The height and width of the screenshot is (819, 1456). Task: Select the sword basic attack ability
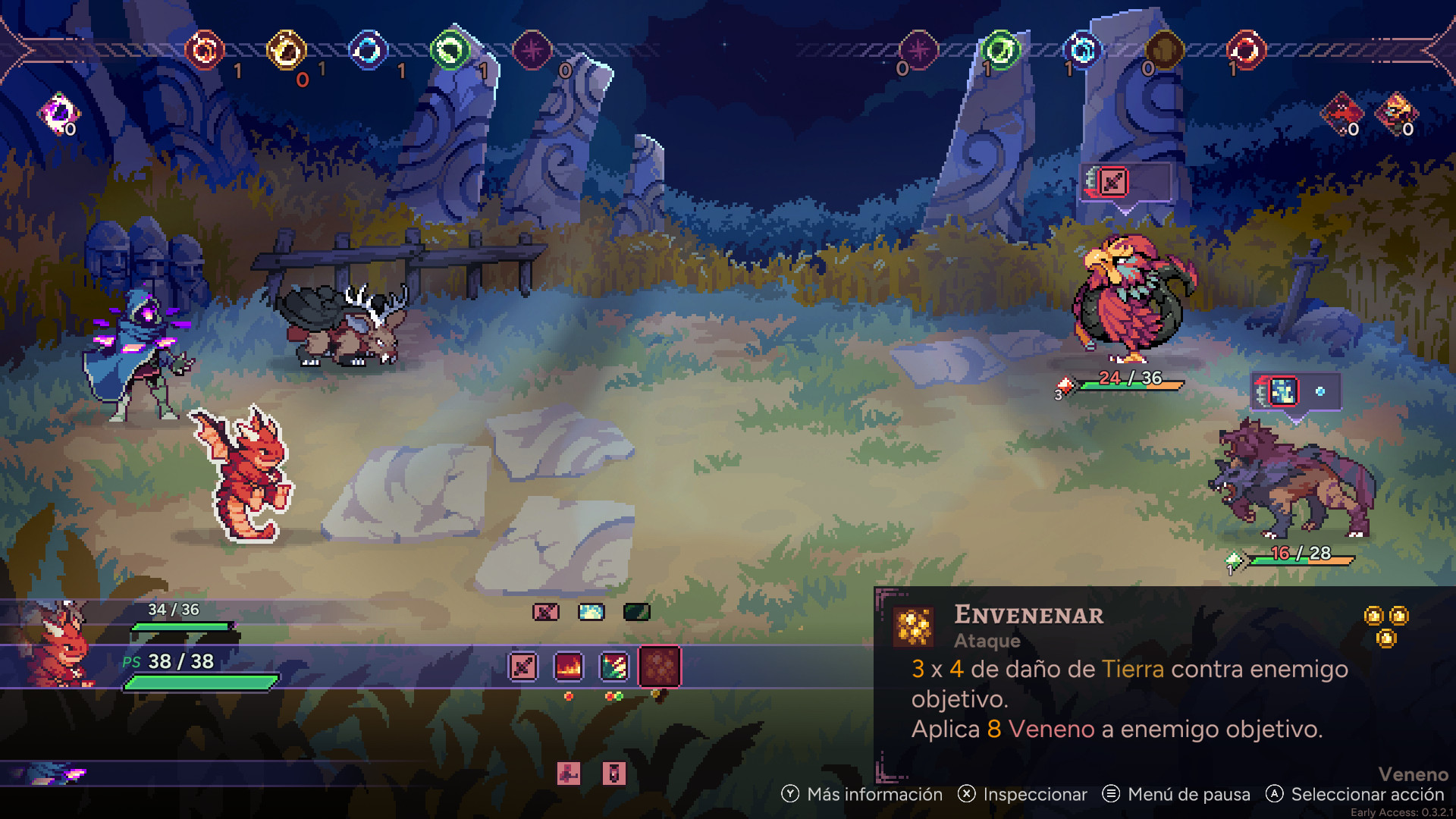click(523, 667)
